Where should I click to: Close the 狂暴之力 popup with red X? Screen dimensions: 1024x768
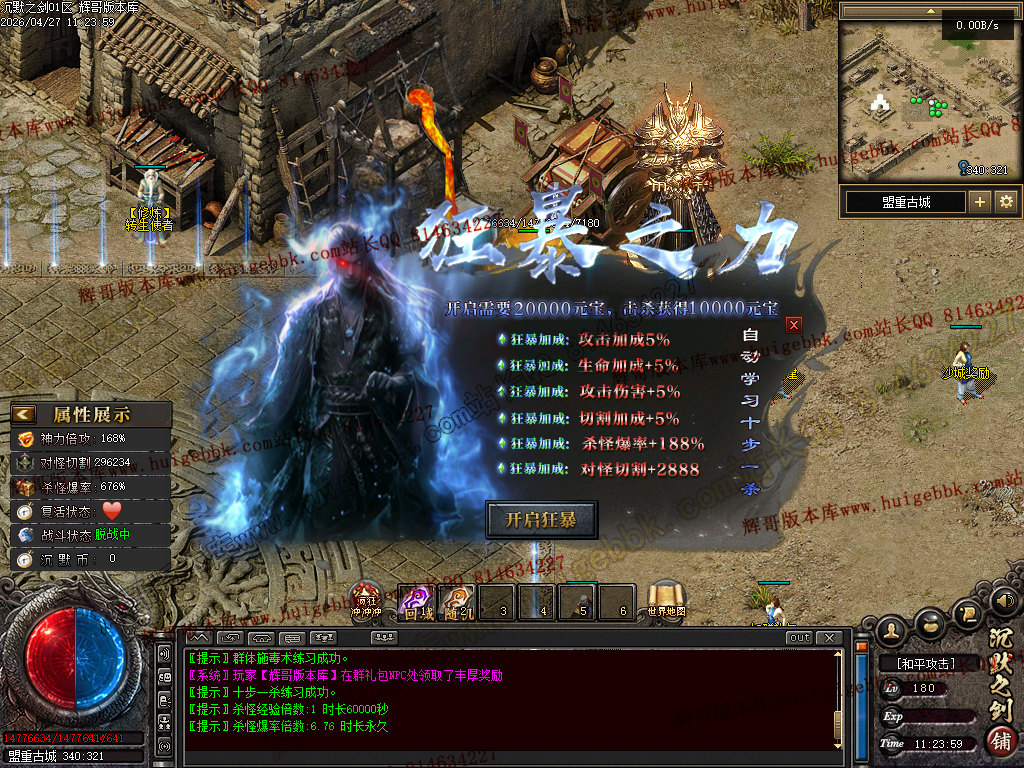point(794,324)
